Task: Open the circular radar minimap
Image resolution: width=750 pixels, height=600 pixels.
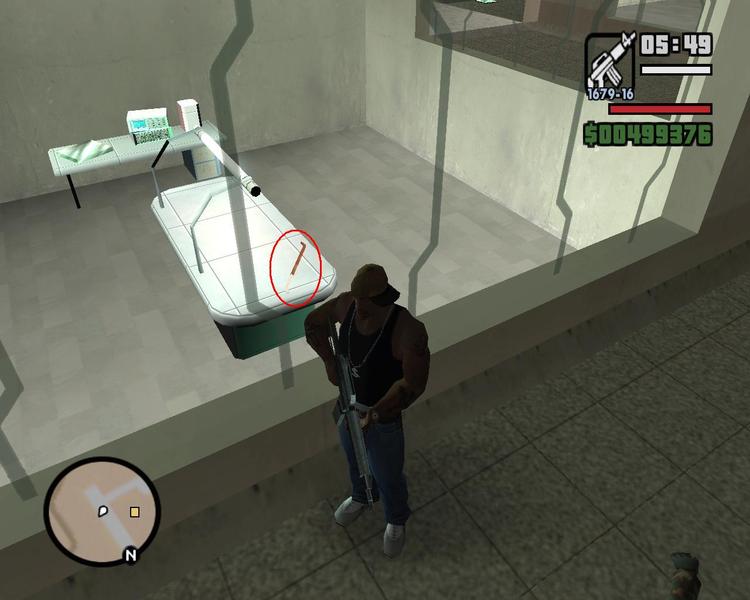Action: coord(100,510)
